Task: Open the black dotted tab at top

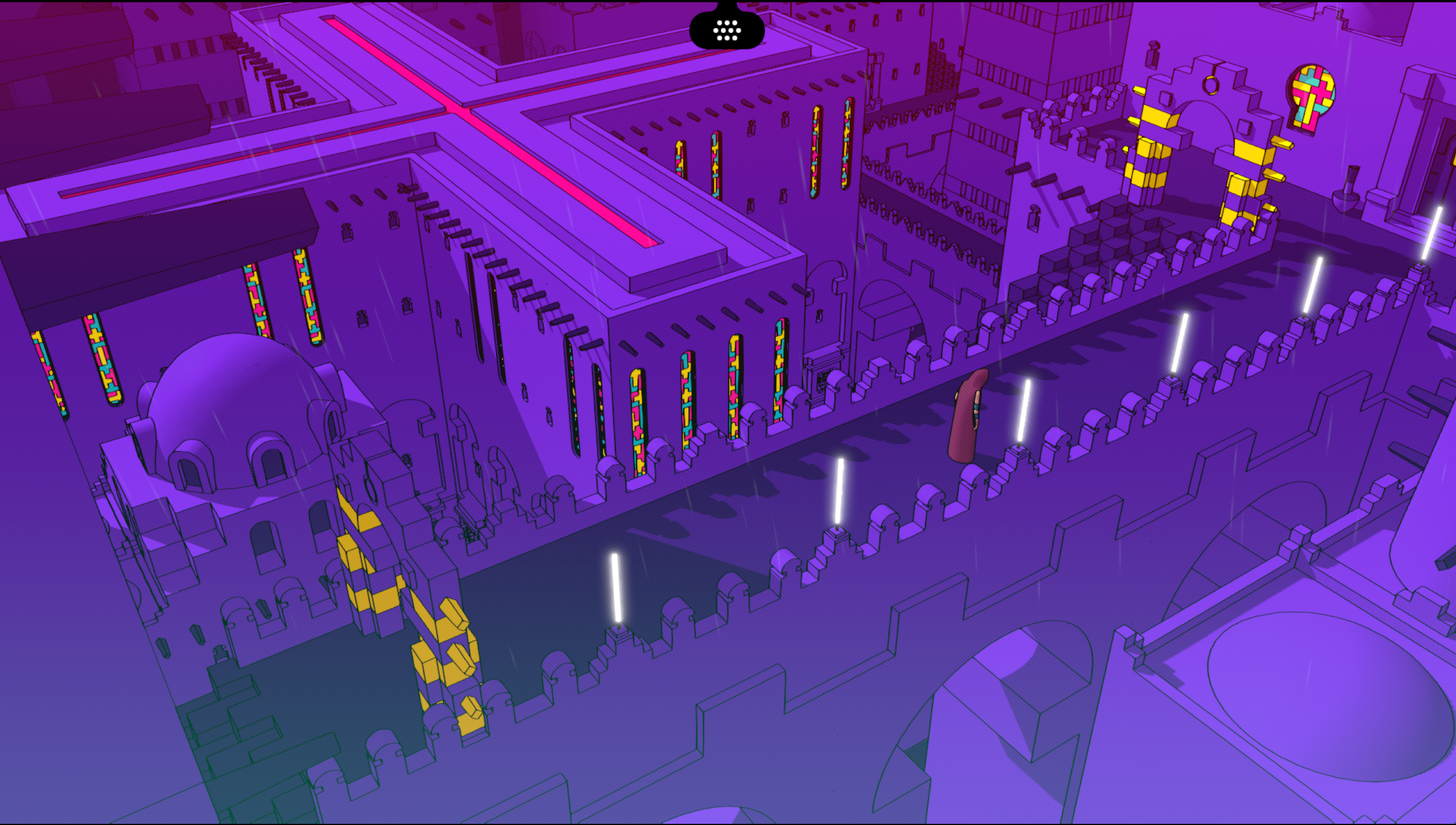Action: [x=727, y=29]
